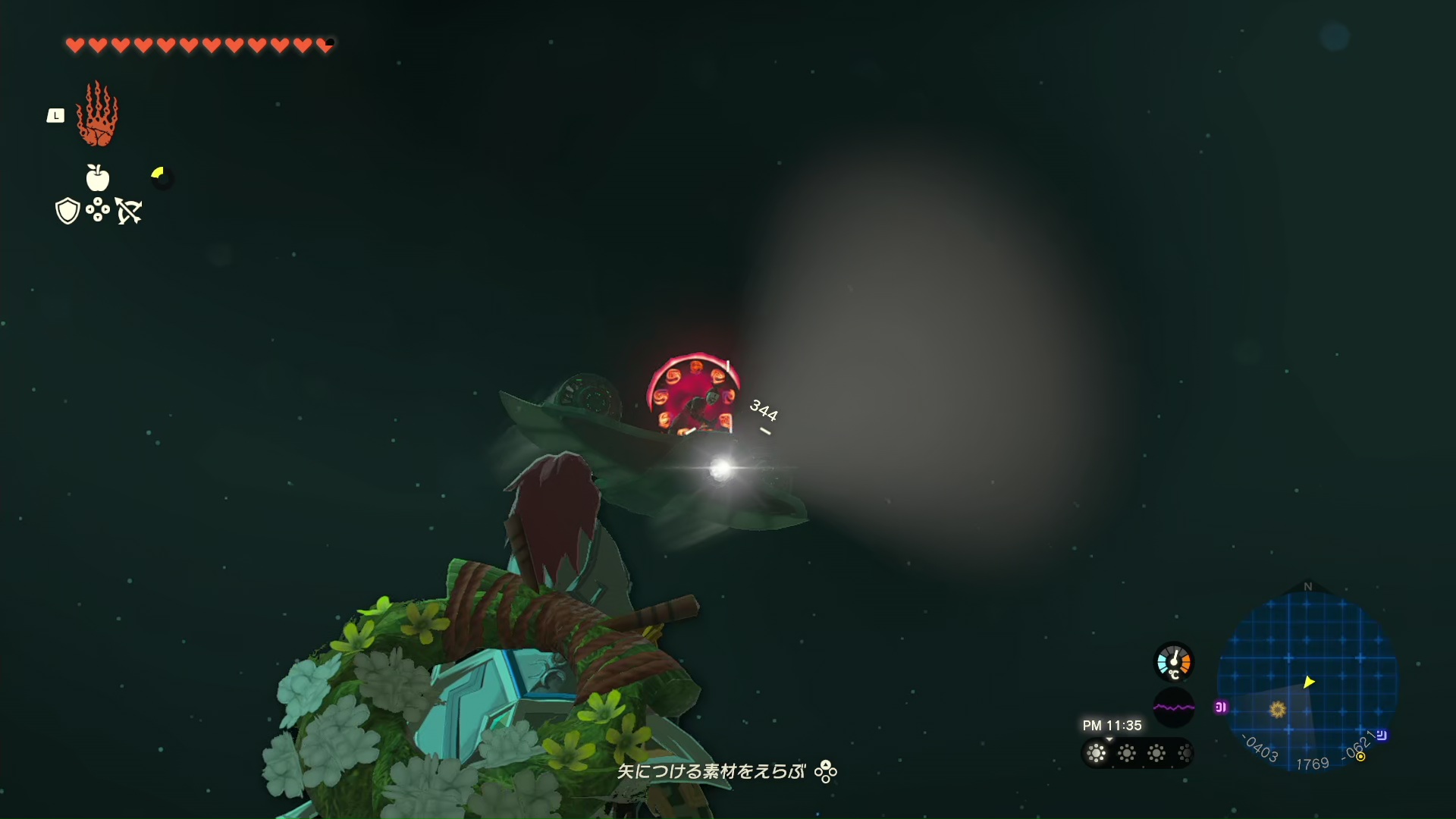
Task: Open the circular minimap
Action: (x=1307, y=679)
